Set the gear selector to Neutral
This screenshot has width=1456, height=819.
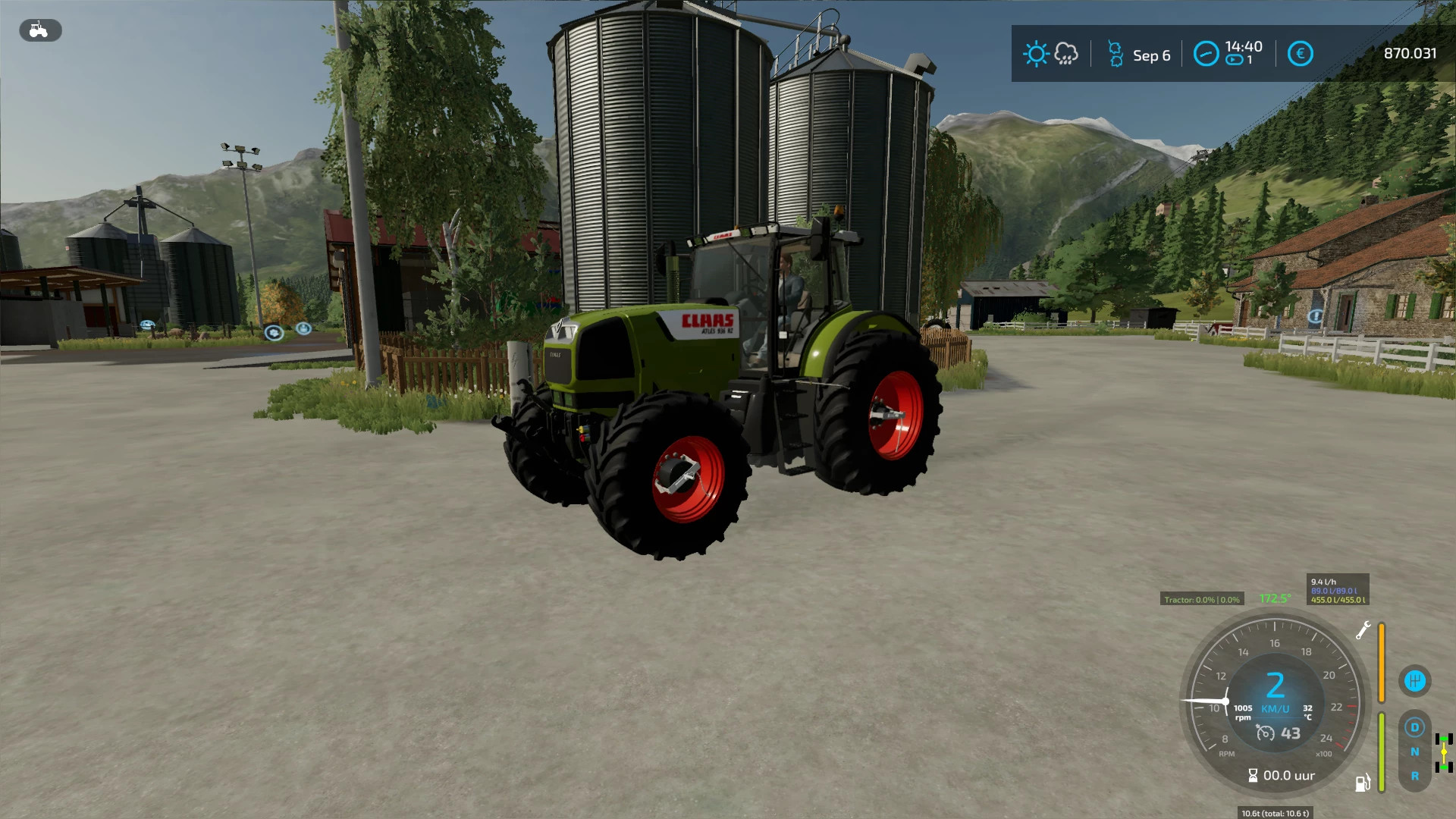point(1416,752)
